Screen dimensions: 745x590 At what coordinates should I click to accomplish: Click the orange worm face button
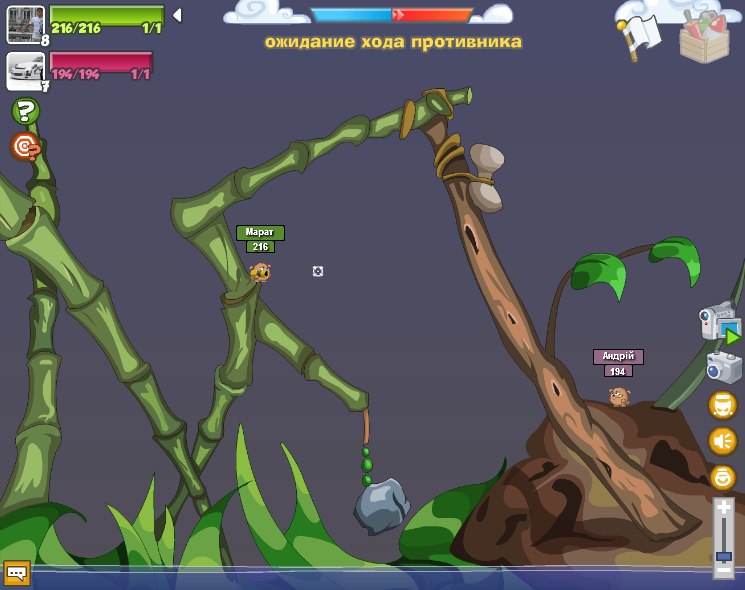point(722,405)
